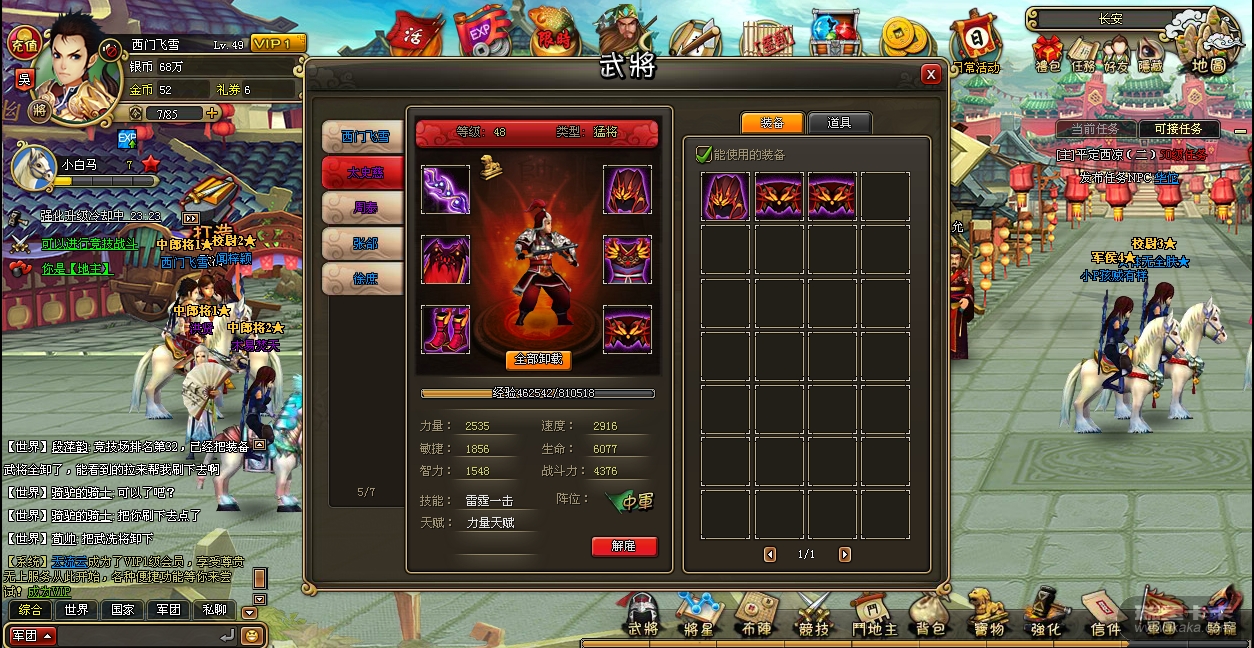Close the 武将 generals window
This screenshot has height=648, width=1254.
pyautogui.click(x=931, y=74)
